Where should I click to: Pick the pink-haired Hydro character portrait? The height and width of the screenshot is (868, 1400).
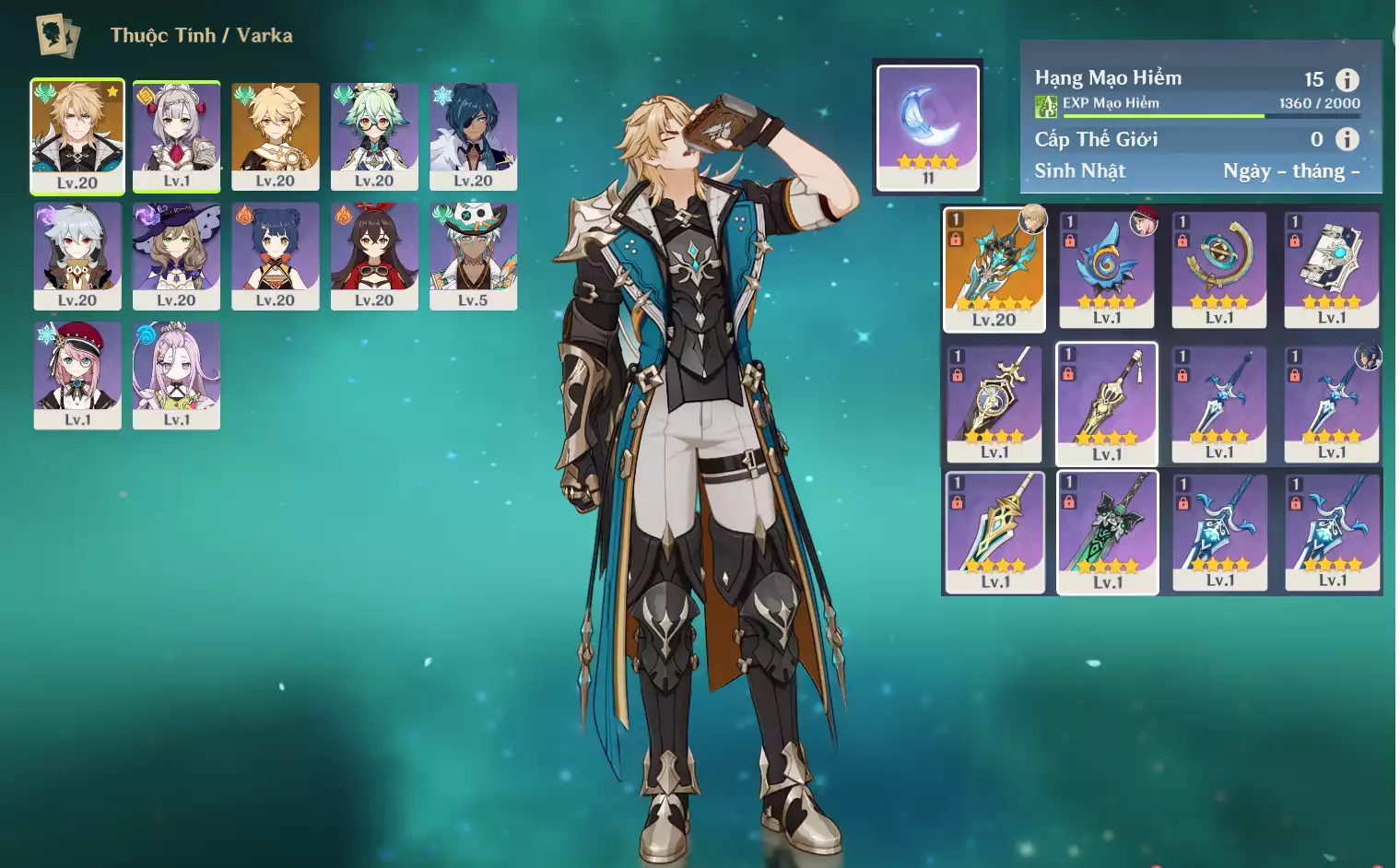click(176, 374)
